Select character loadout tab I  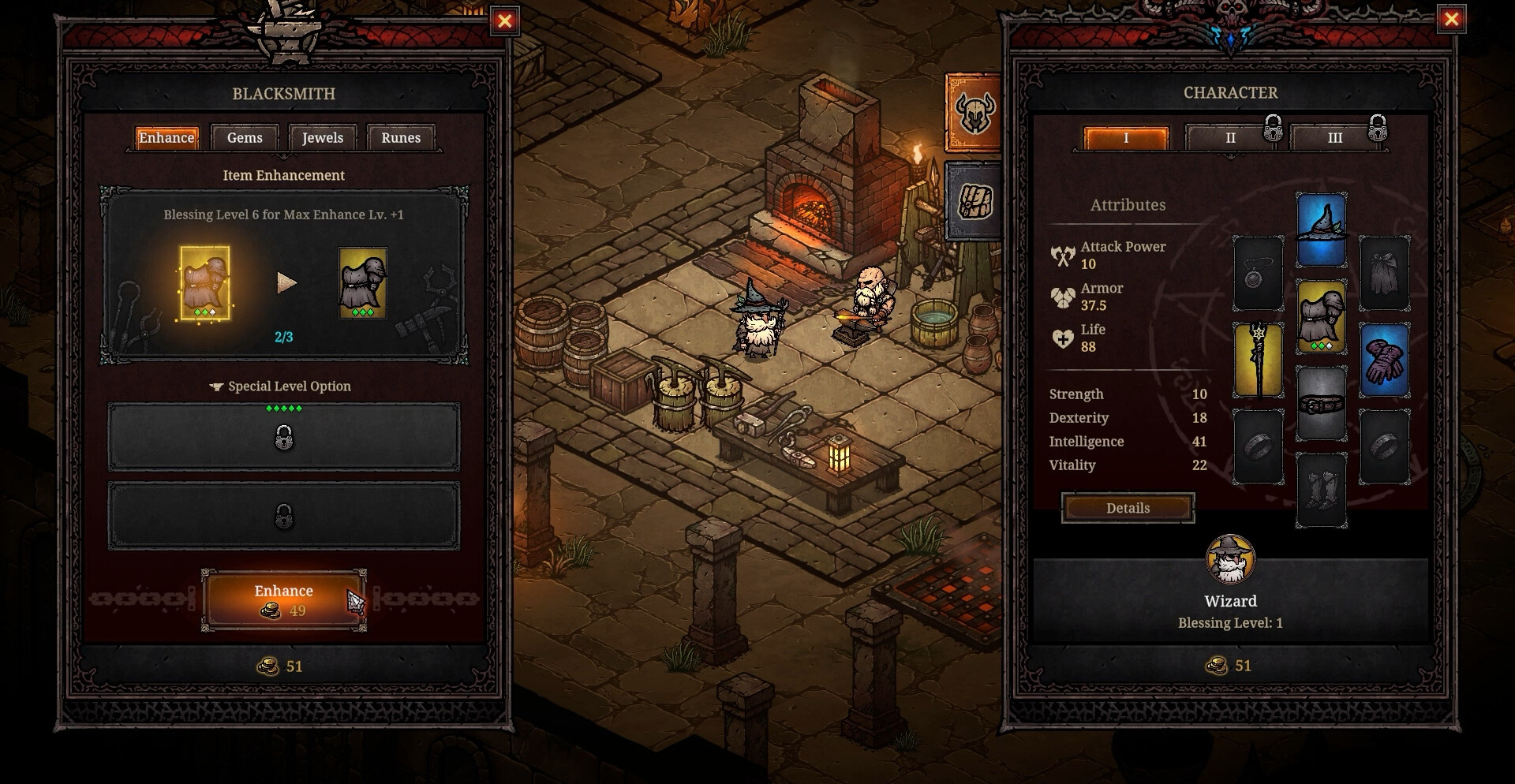(1126, 138)
